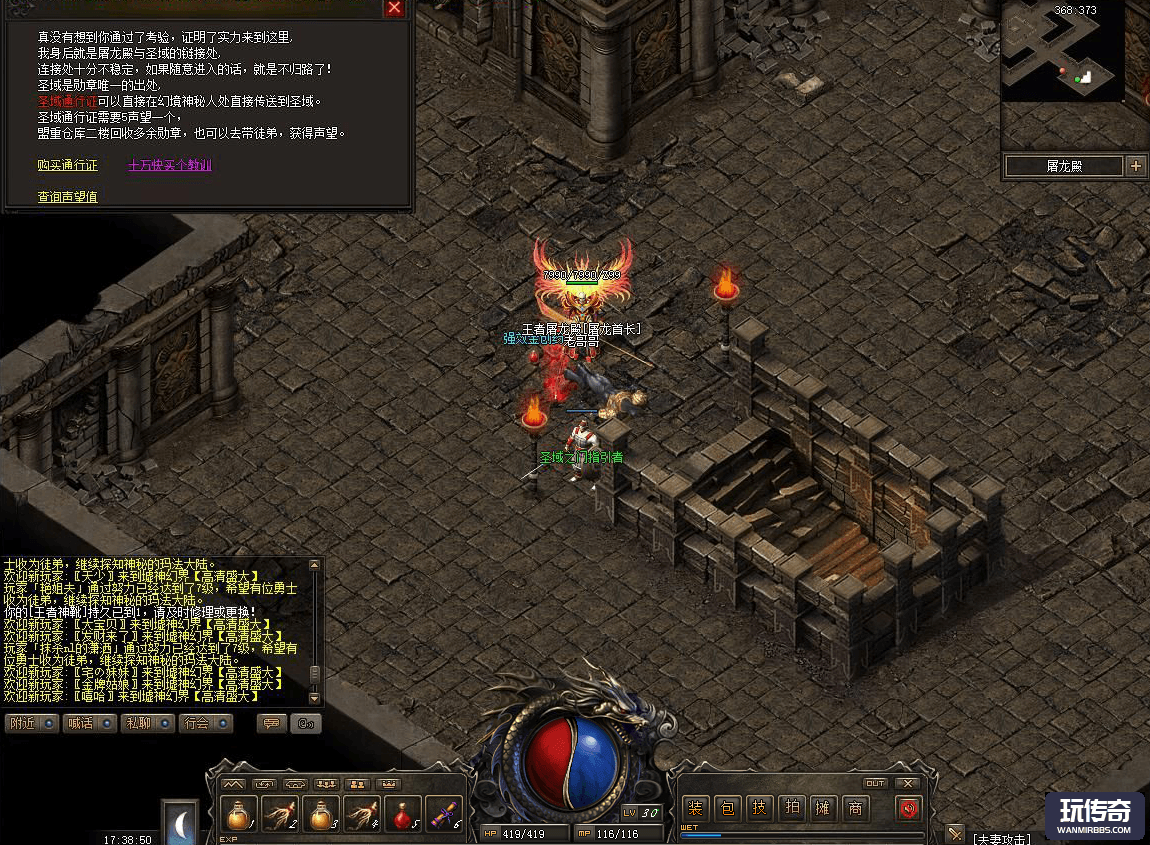Switch chat to the 附近 channel
Viewport: 1150px width, 845px height.
(32, 723)
